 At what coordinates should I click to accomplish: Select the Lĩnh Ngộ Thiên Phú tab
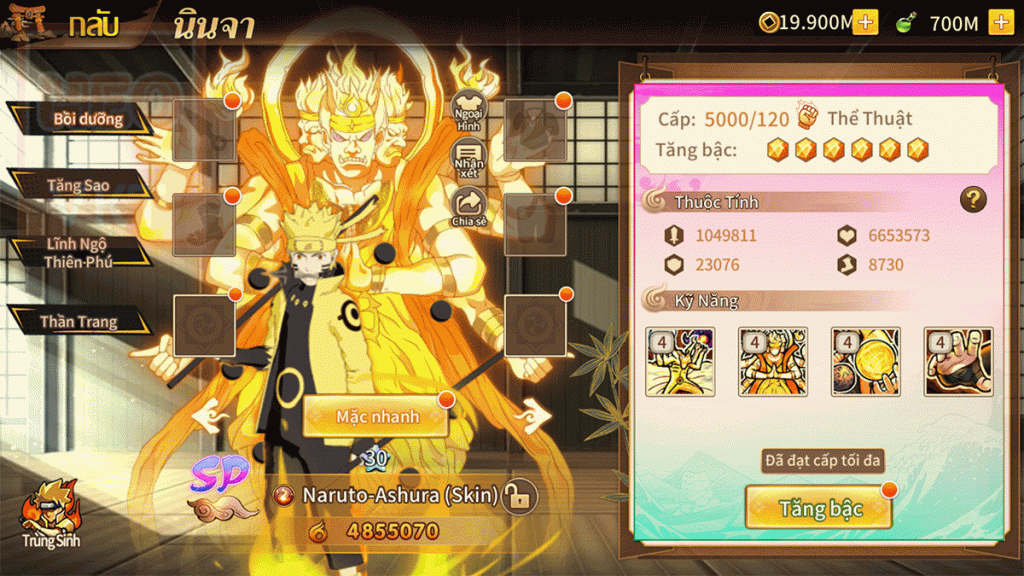click(x=77, y=252)
